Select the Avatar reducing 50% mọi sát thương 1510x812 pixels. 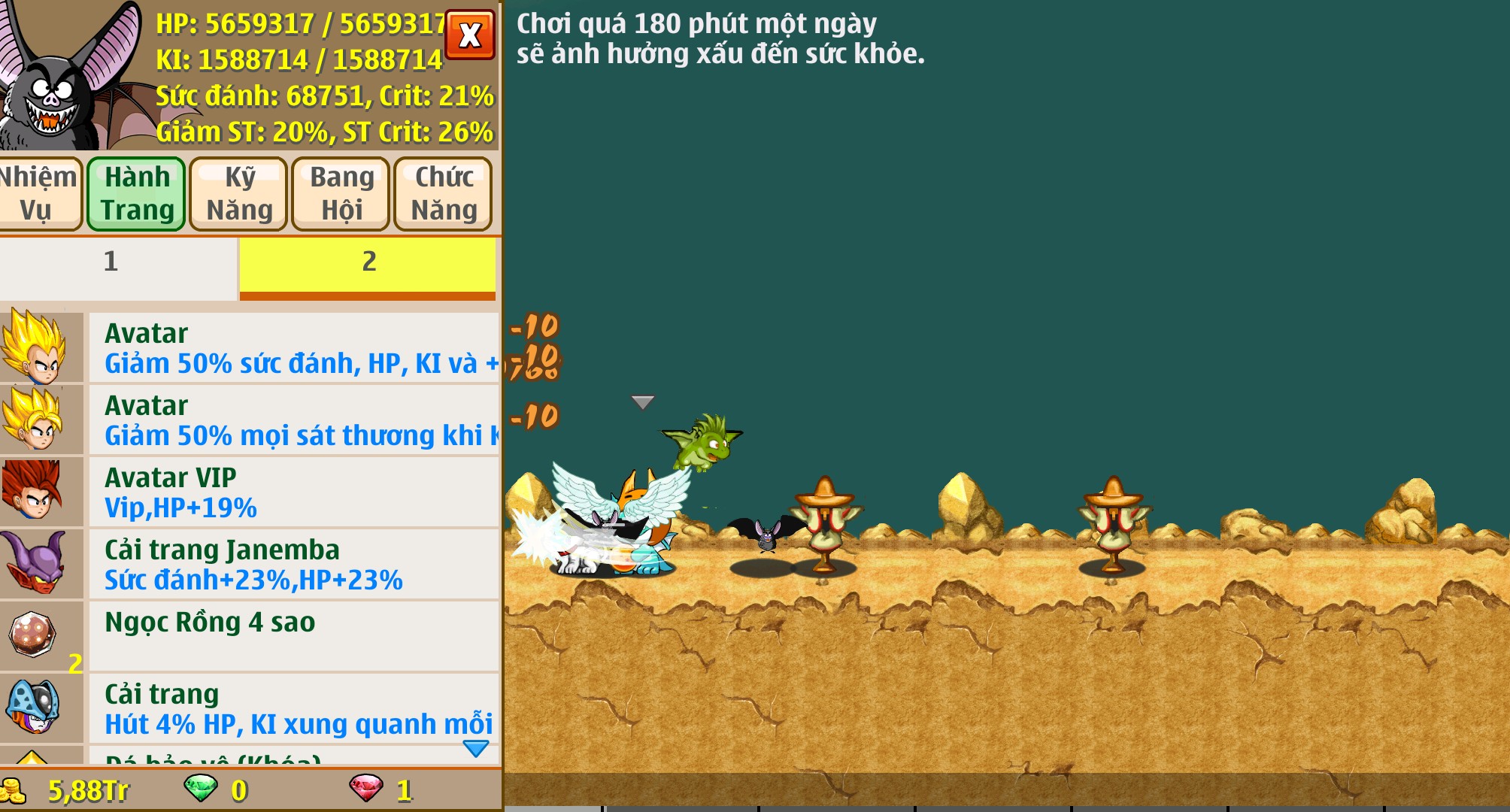point(293,420)
